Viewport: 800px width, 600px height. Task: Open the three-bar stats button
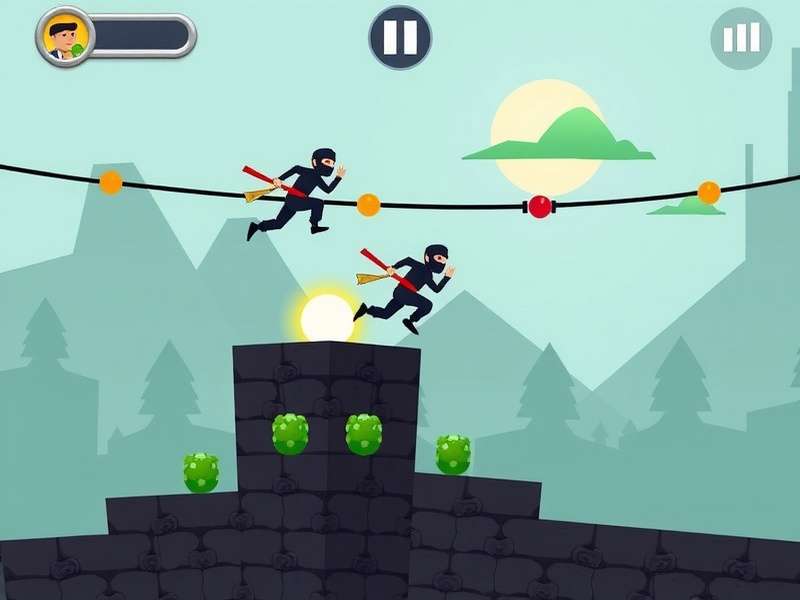click(741, 38)
